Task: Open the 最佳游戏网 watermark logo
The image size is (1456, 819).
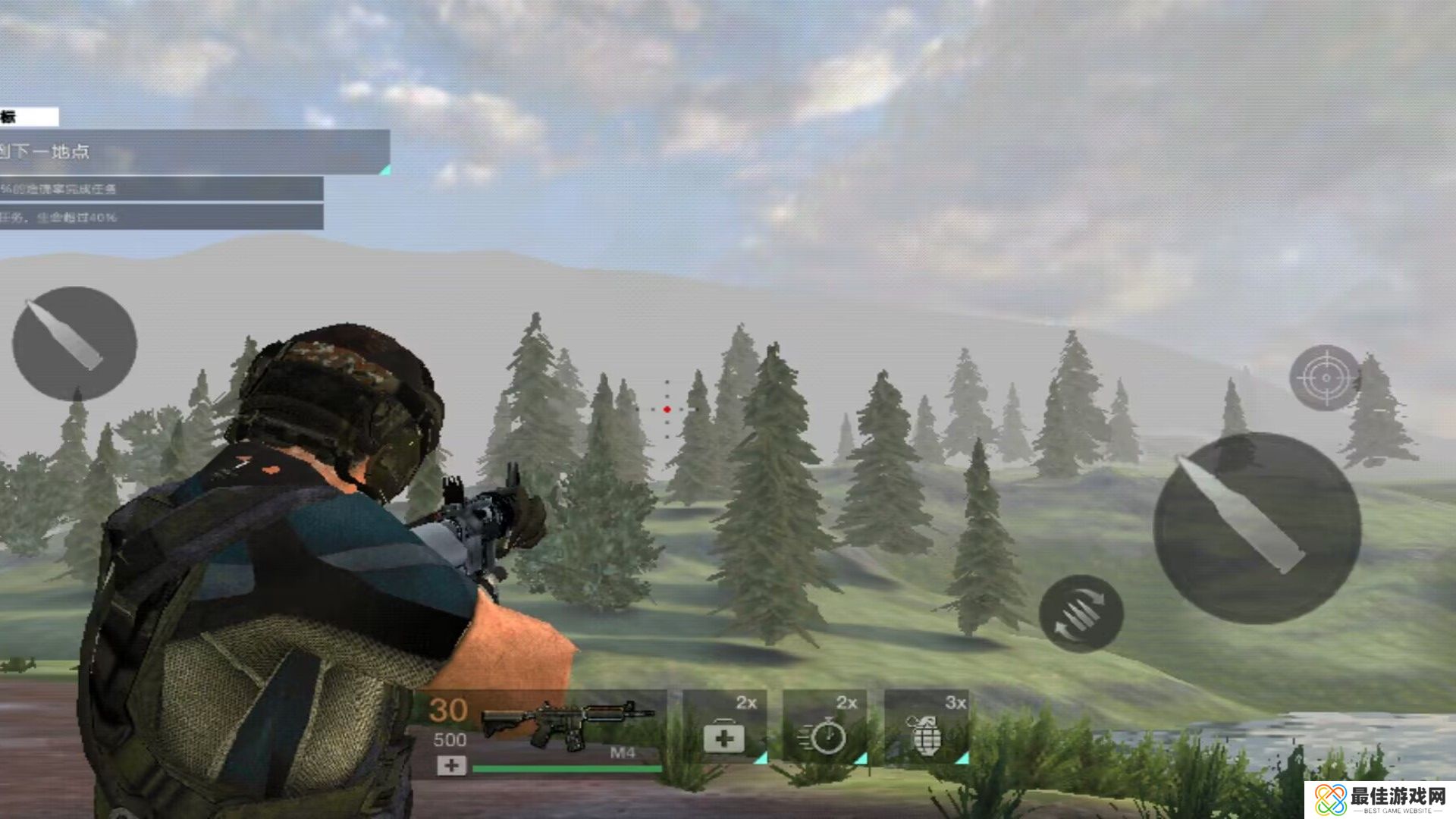Action: click(1380, 800)
